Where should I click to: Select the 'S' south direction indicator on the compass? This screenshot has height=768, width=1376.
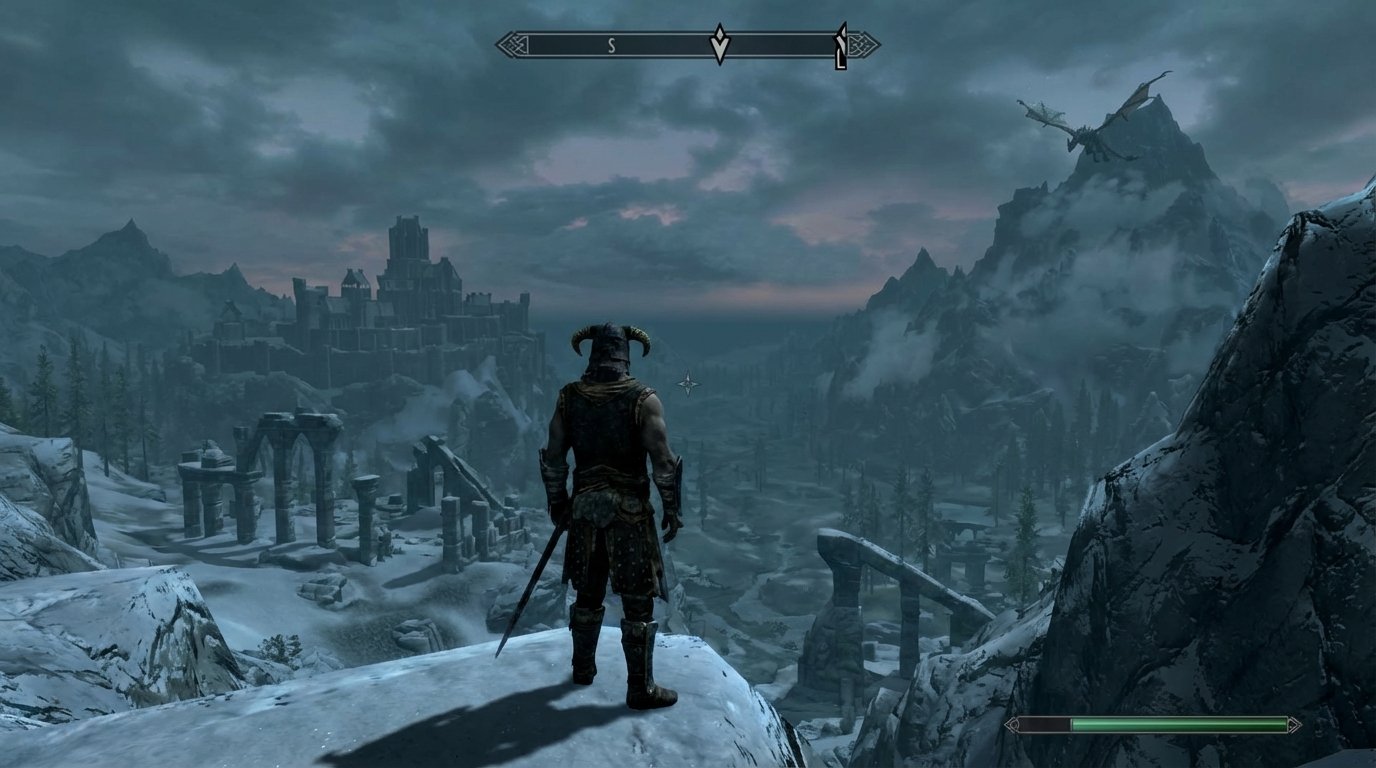pos(610,44)
